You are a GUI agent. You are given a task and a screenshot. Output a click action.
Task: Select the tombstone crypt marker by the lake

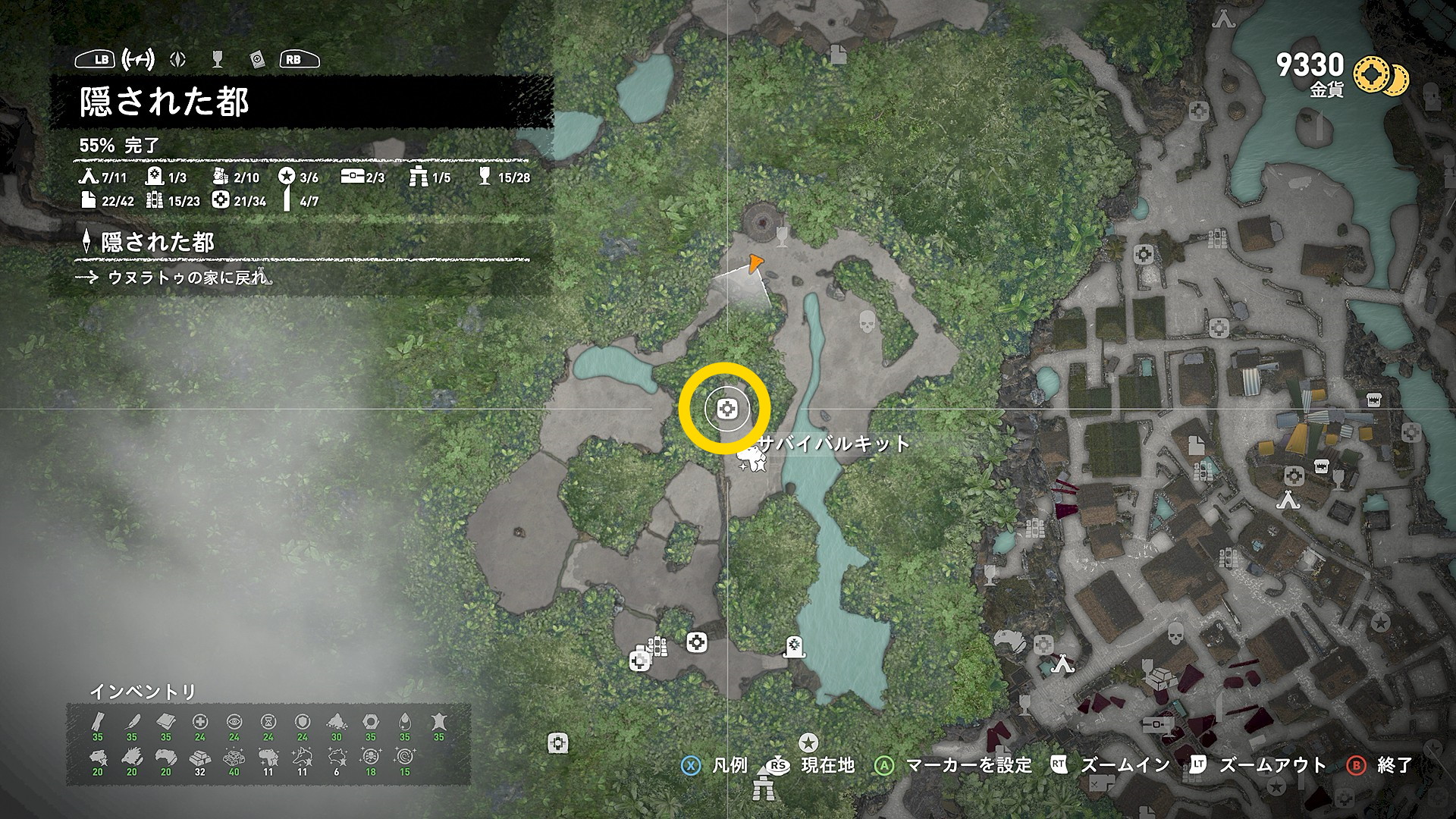click(x=794, y=646)
